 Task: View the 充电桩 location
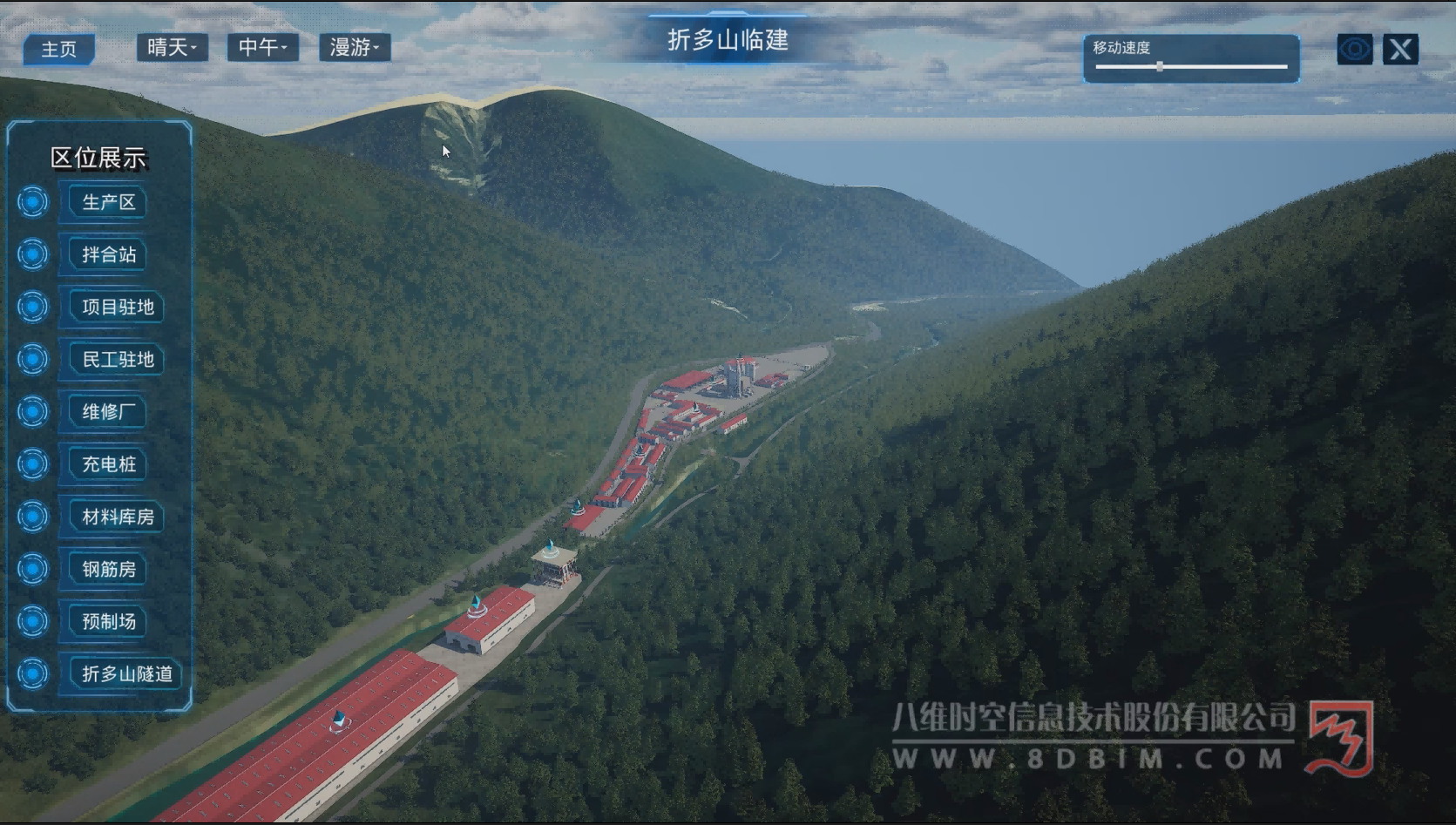[109, 464]
